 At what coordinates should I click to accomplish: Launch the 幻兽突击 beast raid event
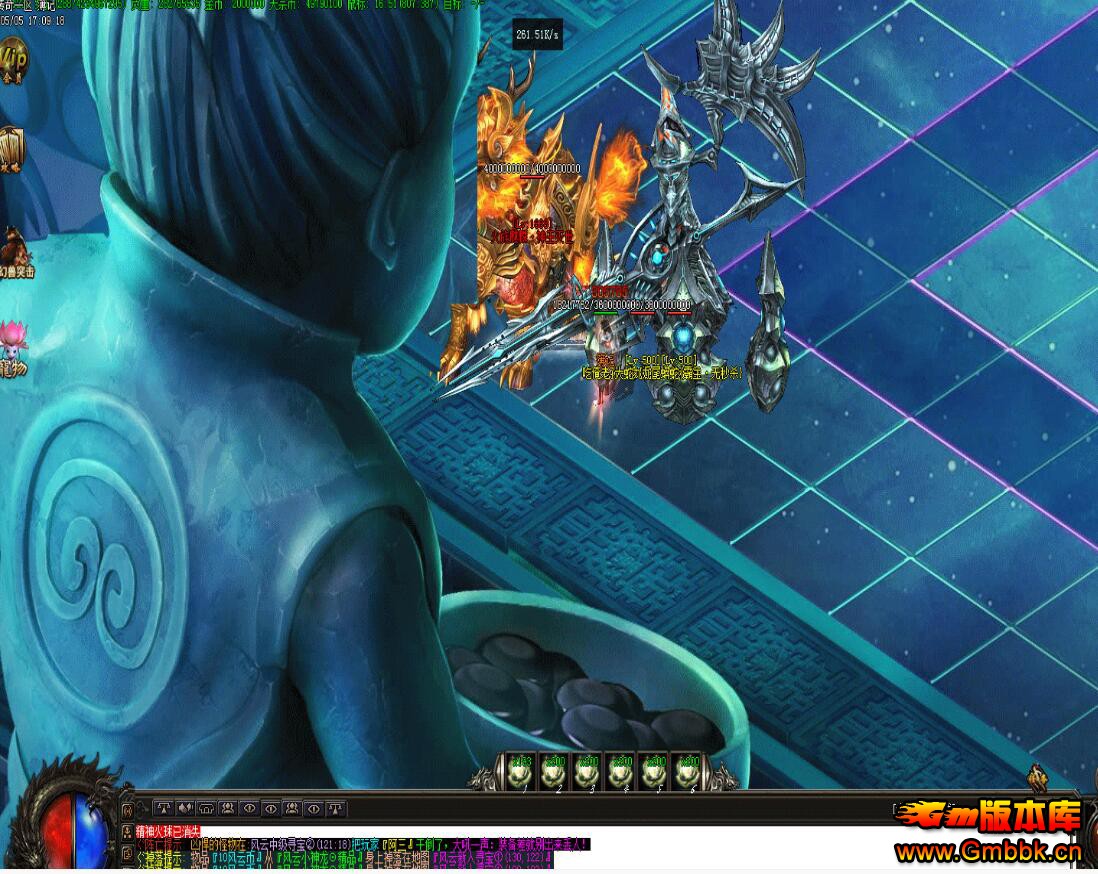tap(14, 251)
